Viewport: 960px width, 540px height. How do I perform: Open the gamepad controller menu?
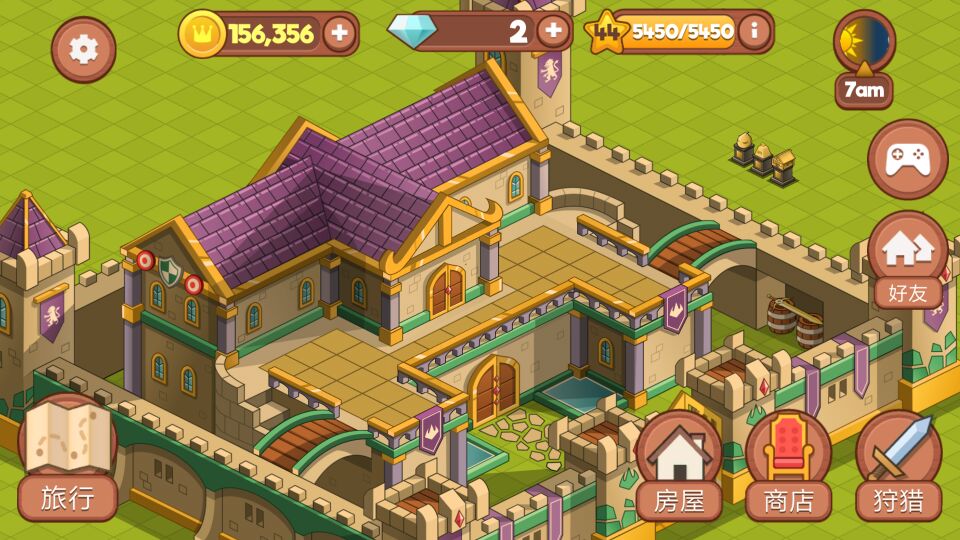pyautogui.click(x=907, y=159)
